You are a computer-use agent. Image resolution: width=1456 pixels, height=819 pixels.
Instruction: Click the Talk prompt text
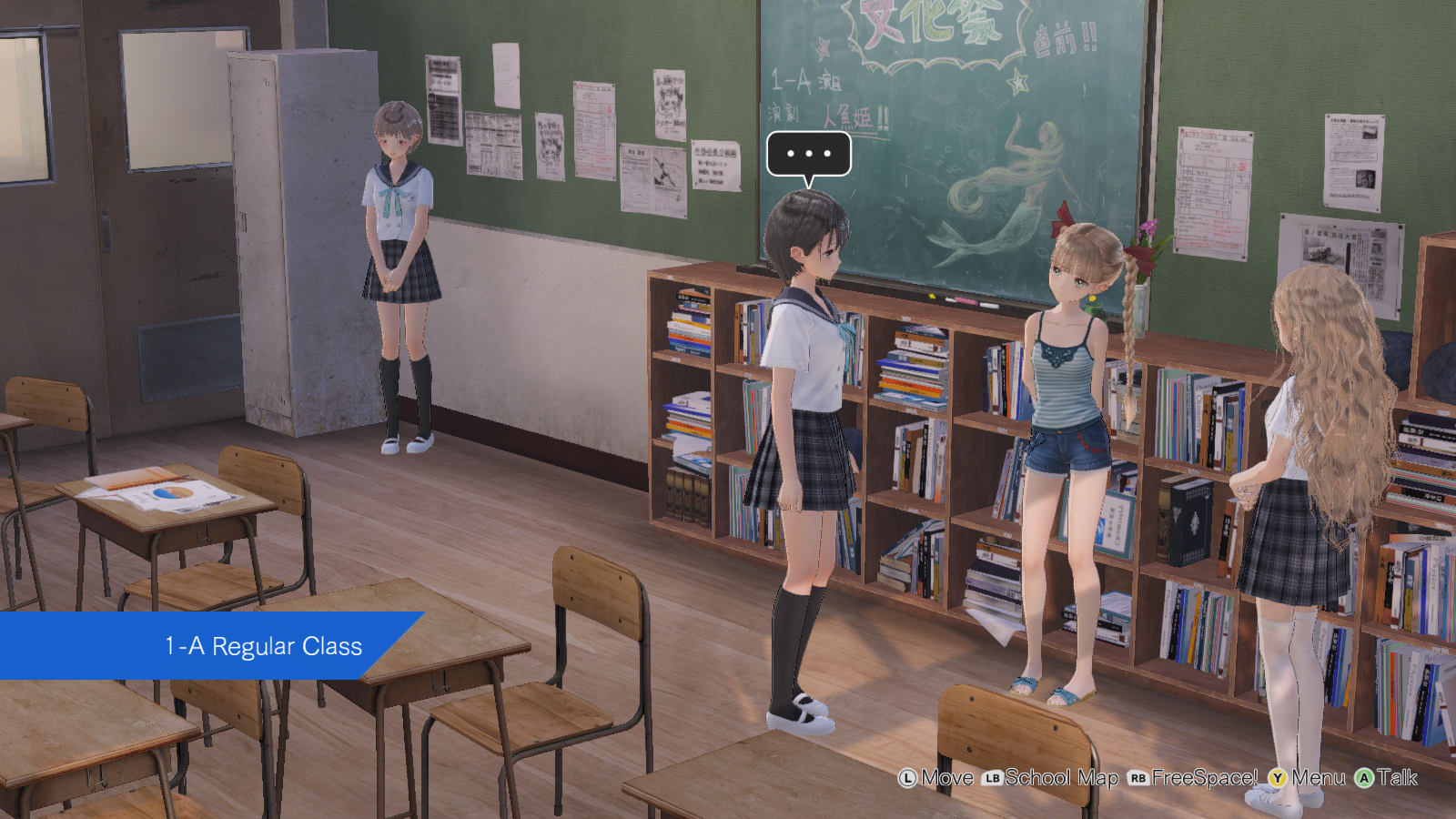point(1398,779)
